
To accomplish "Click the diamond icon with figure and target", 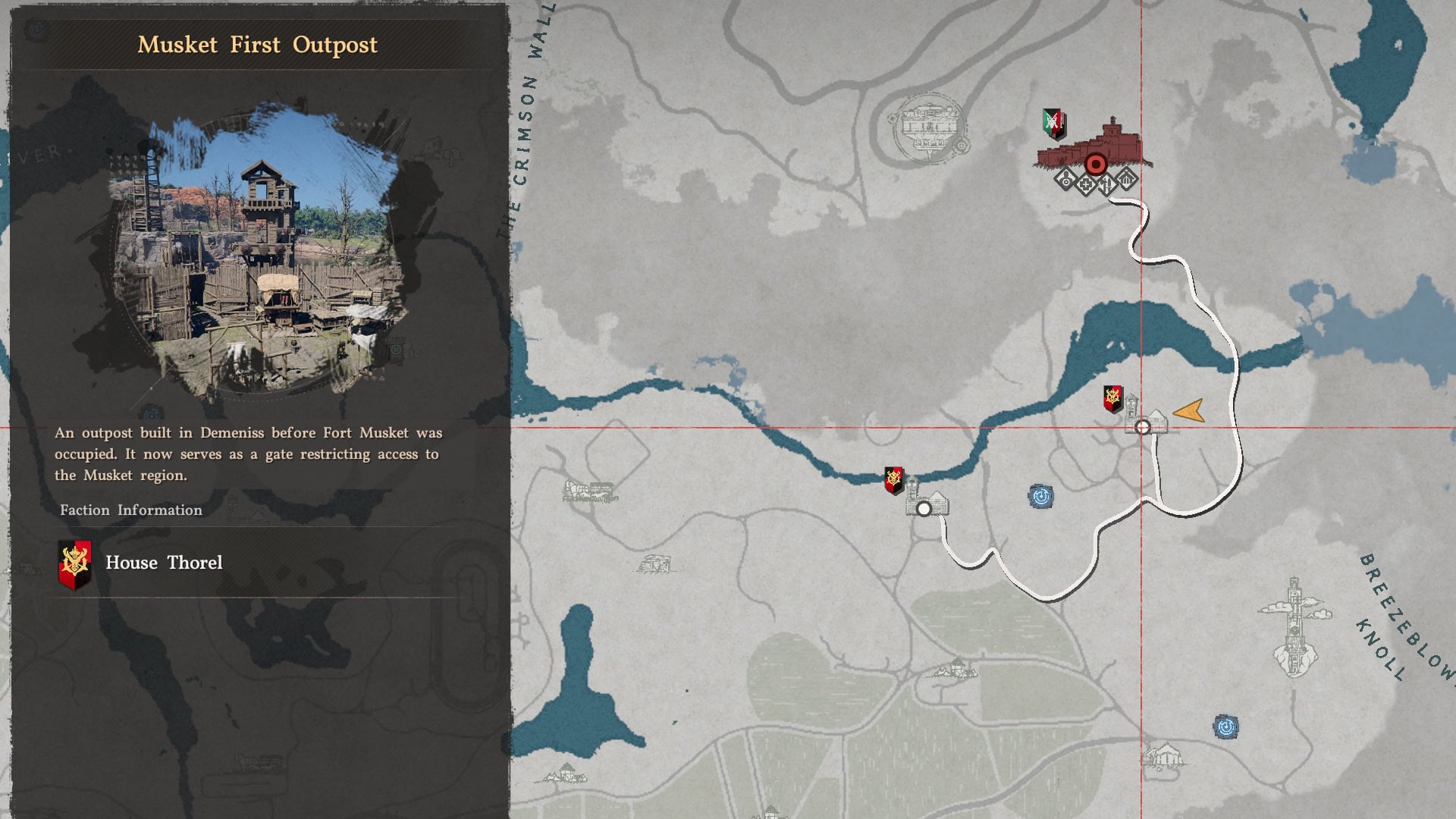I will pos(1065,180).
